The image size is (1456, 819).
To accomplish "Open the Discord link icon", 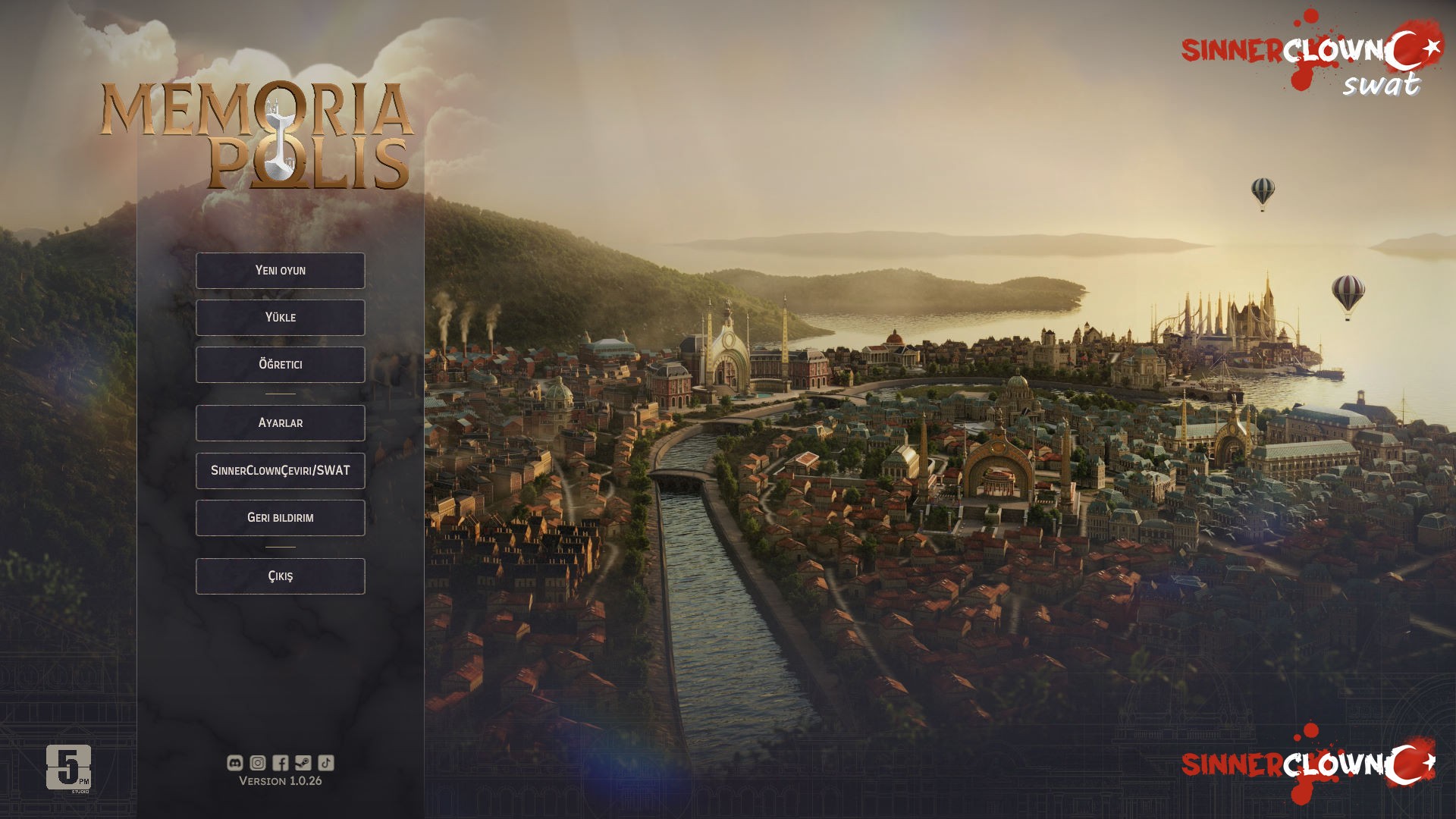I will pyautogui.click(x=235, y=763).
